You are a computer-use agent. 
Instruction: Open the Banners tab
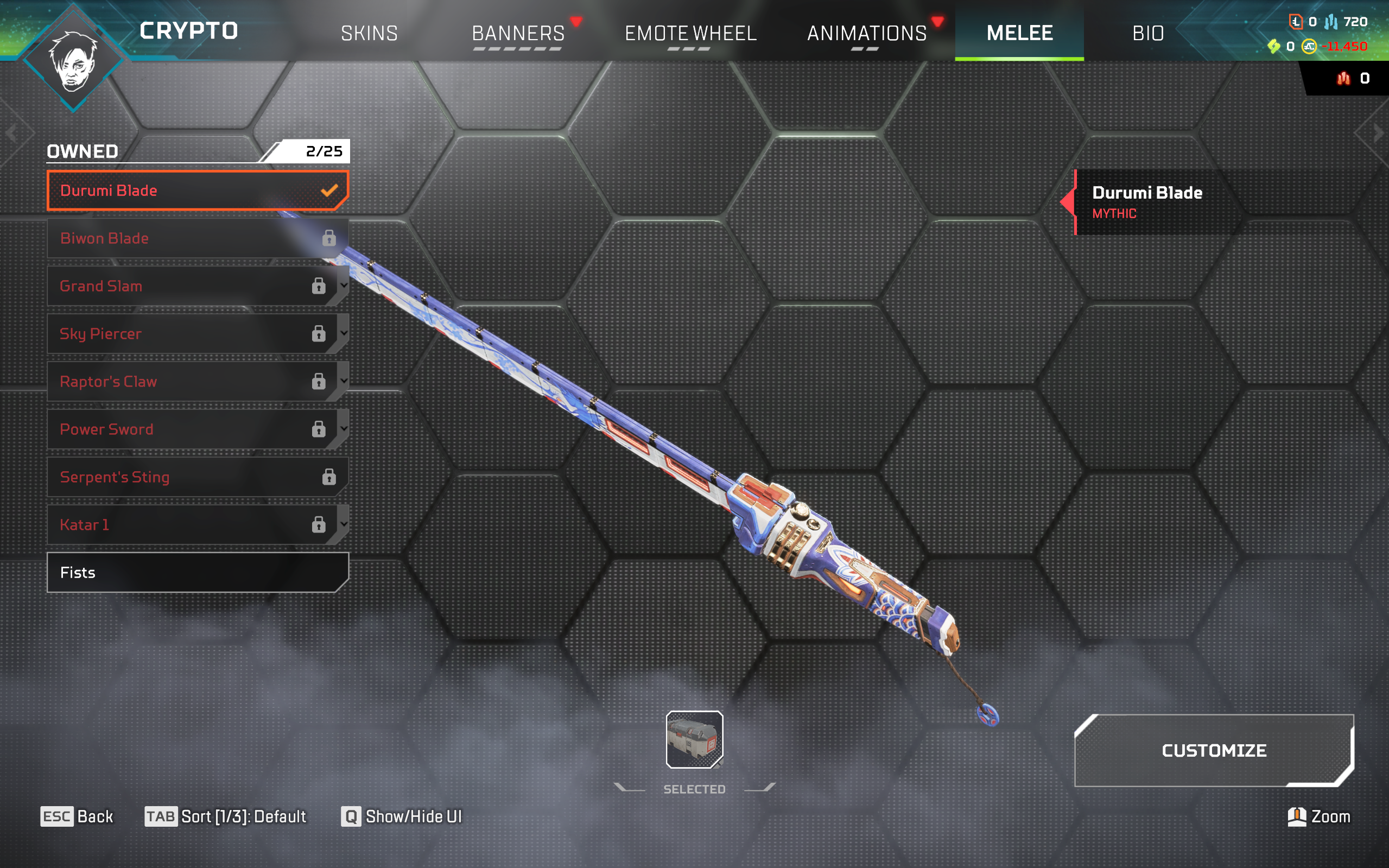[518, 33]
